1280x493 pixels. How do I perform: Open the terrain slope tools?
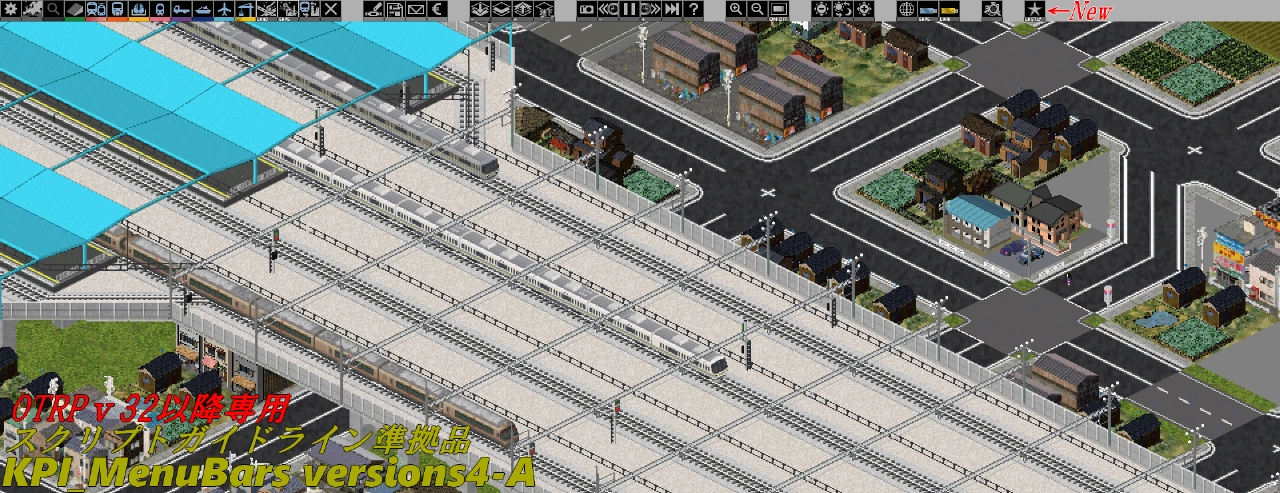tap(75, 9)
